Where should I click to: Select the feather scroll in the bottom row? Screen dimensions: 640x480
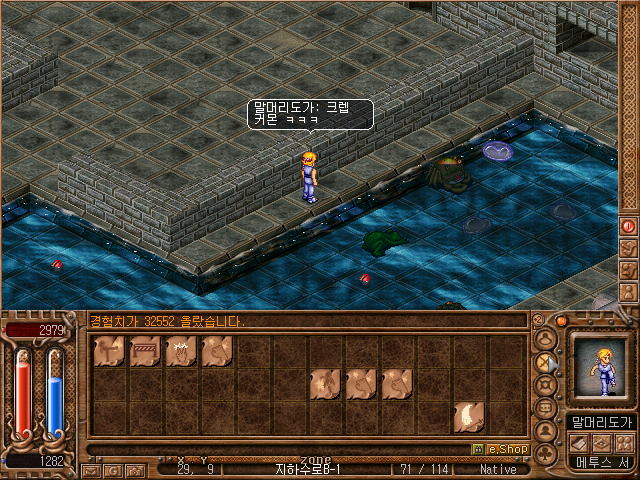[469, 416]
